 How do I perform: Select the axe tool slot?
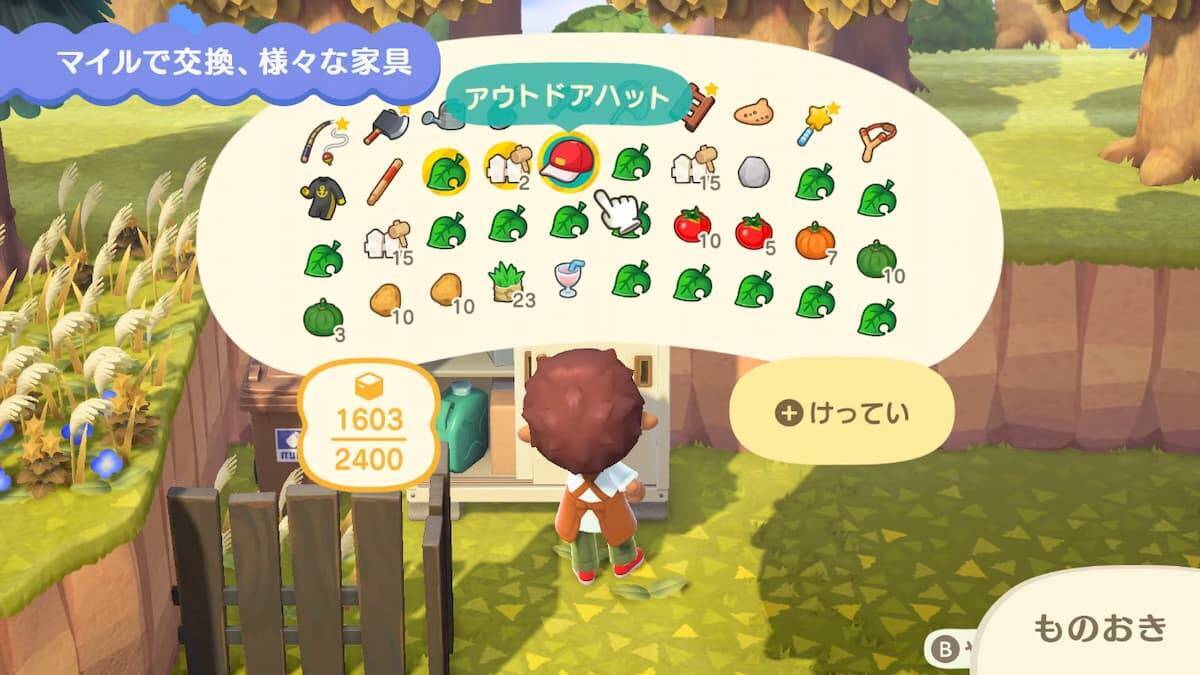pos(383,124)
